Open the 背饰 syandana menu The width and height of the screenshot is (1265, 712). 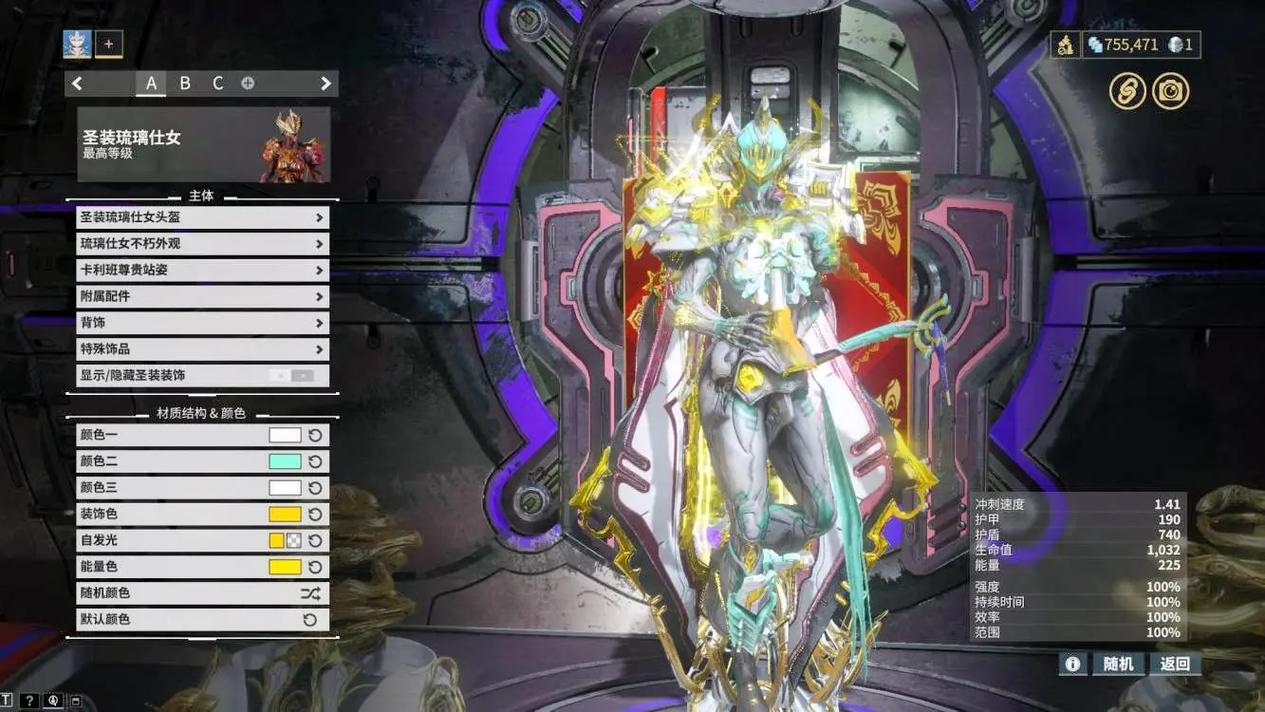click(202, 323)
